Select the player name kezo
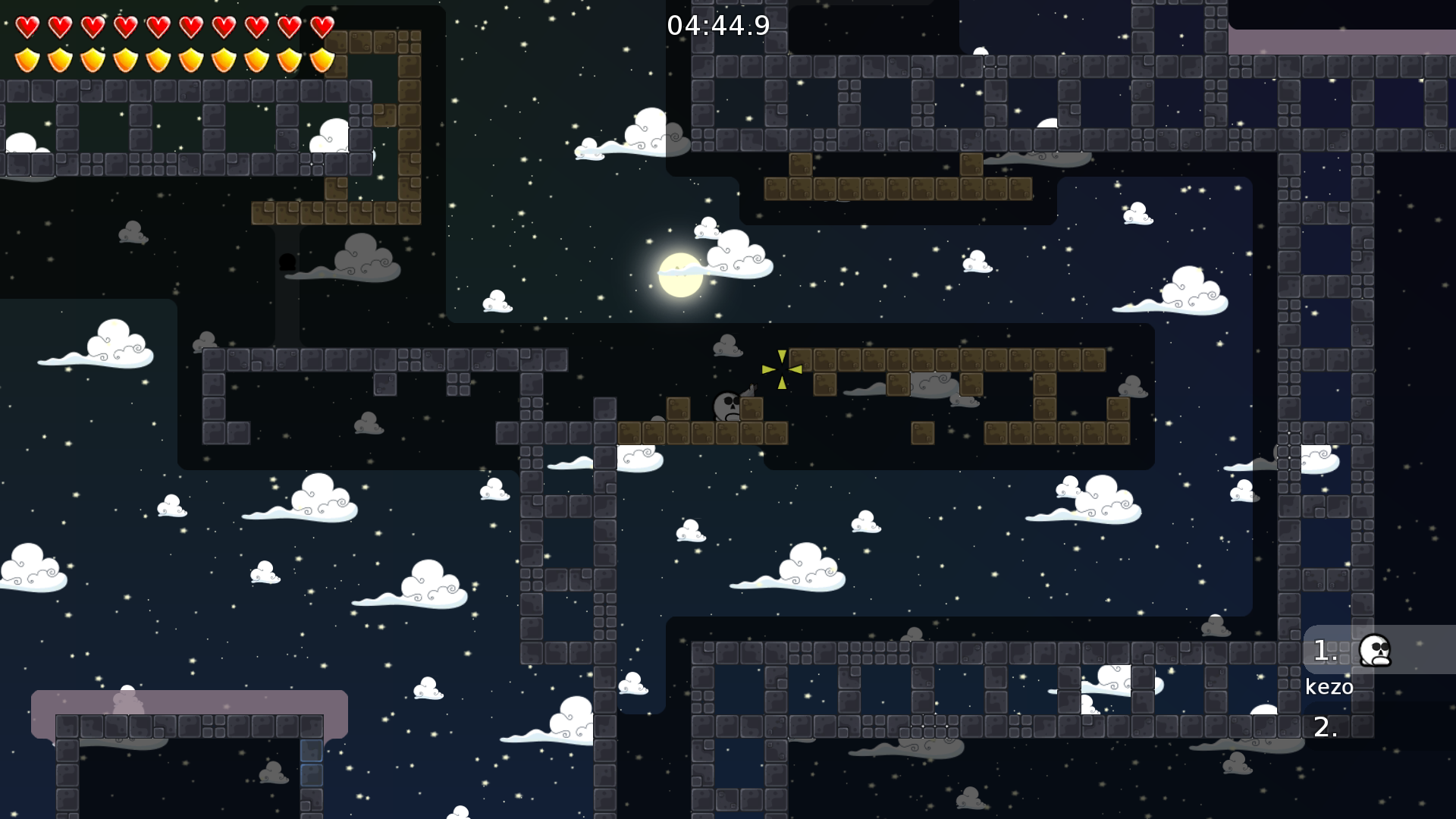The height and width of the screenshot is (819, 1456). [1329, 687]
